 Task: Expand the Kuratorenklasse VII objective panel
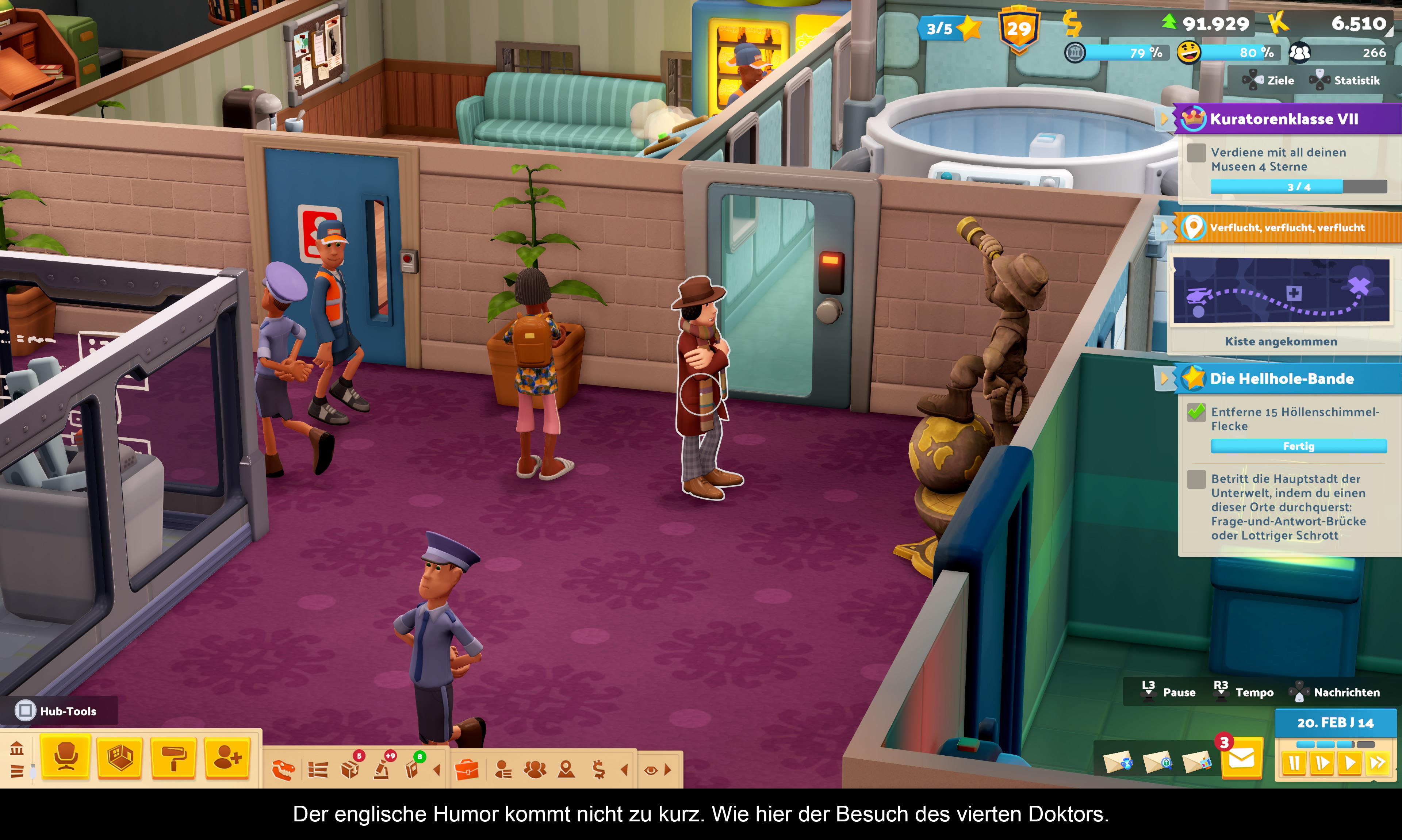coord(1284,119)
